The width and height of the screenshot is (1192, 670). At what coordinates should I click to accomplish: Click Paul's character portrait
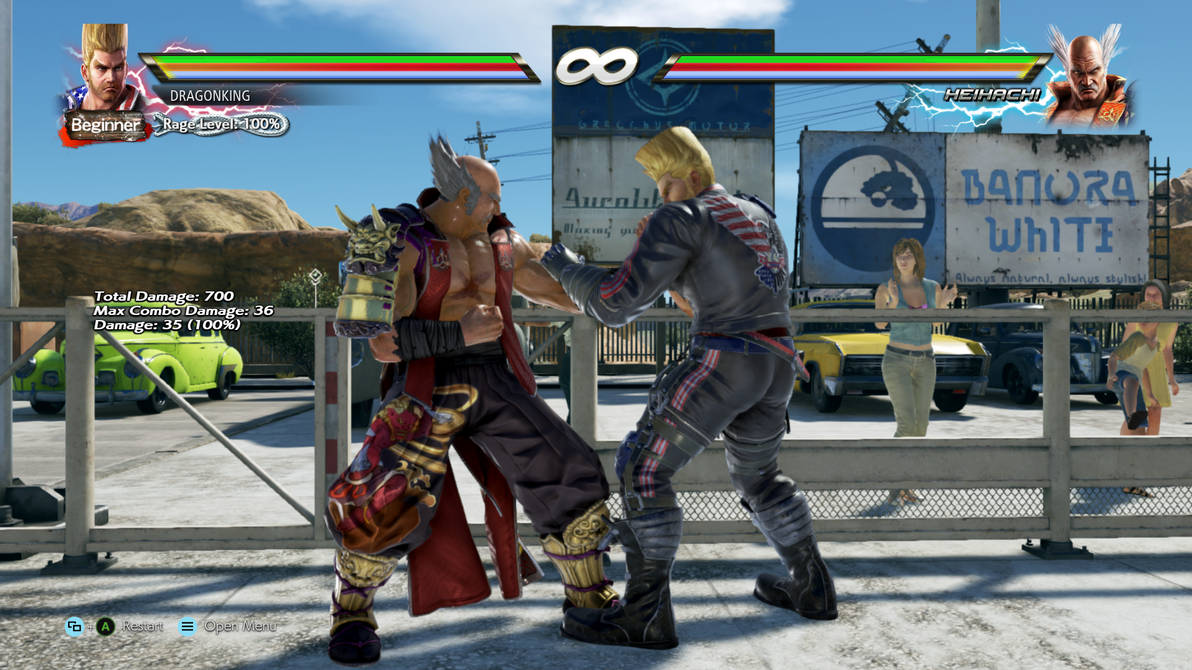104,70
